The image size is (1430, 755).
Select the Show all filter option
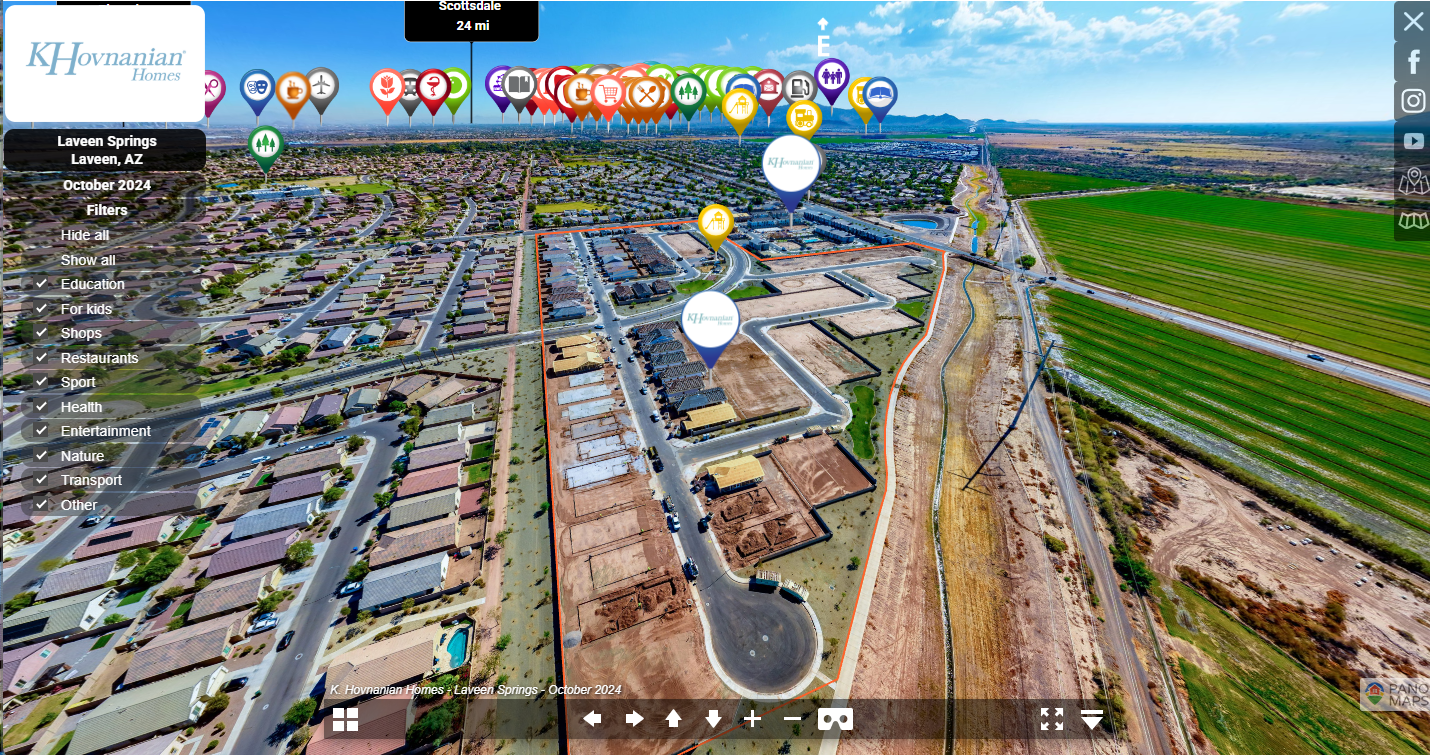pos(88,260)
